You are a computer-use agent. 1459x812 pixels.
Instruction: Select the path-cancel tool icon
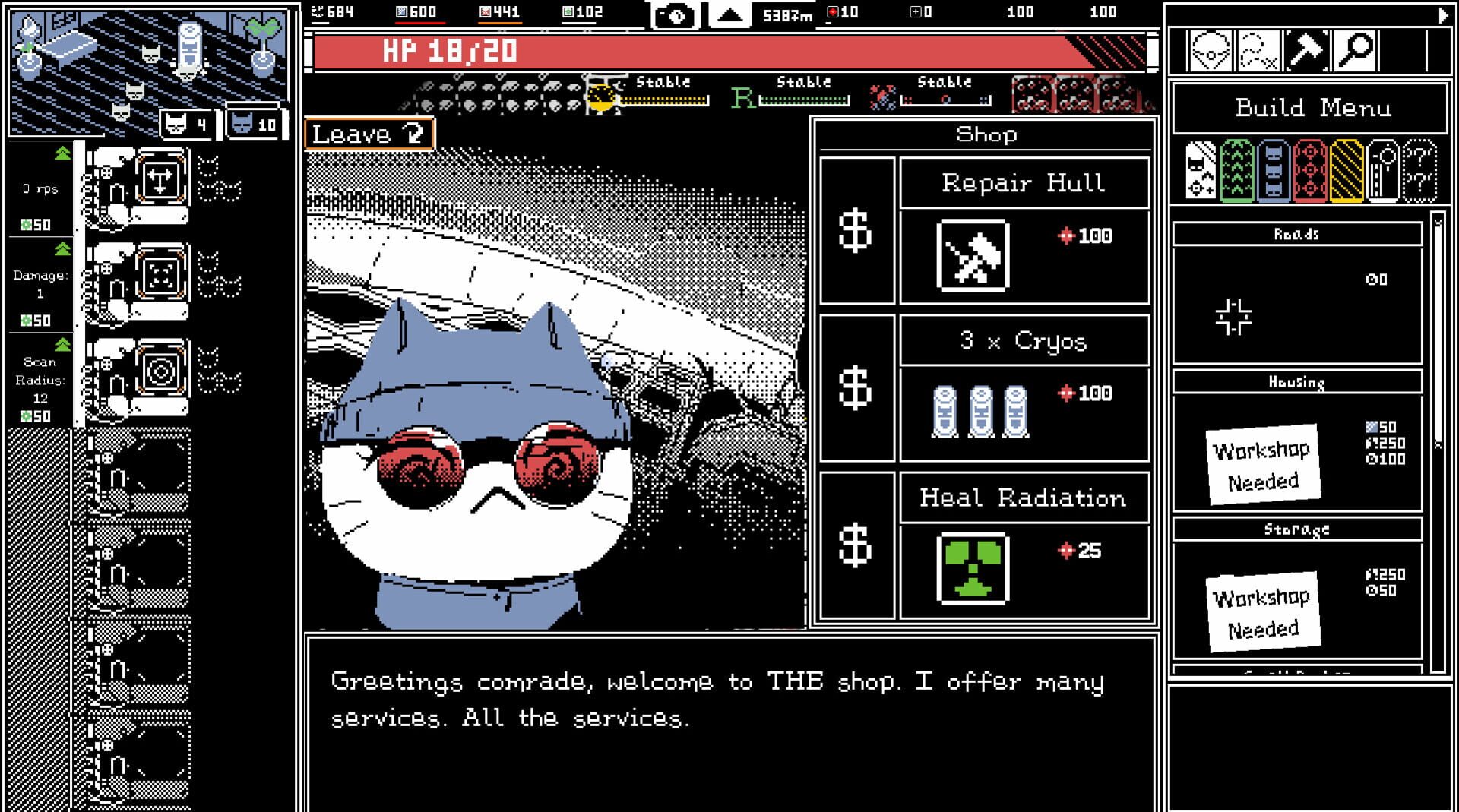tap(1257, 51)
